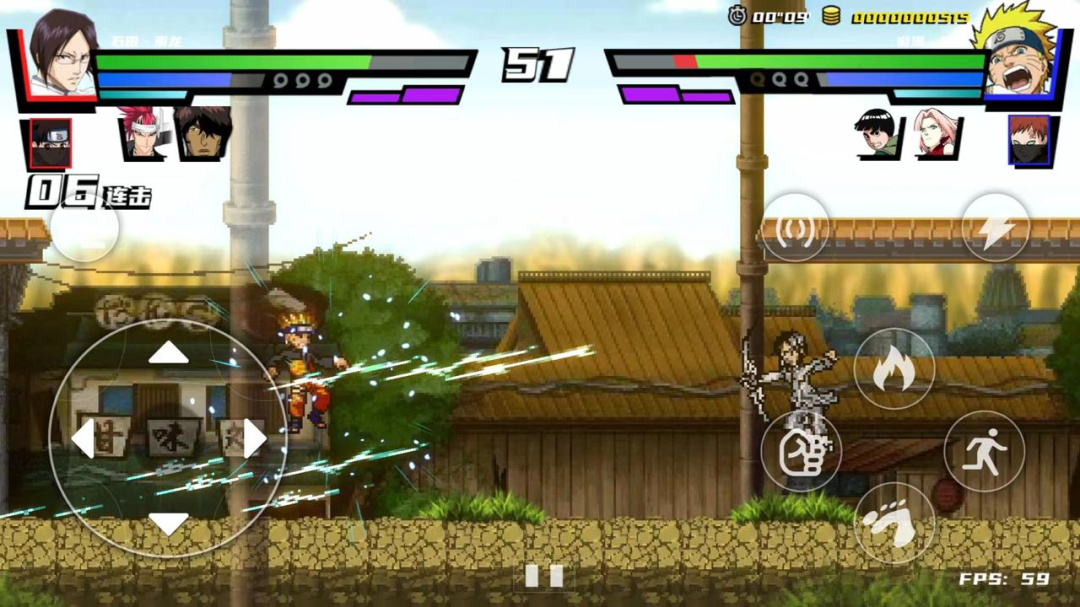This screenshot has height=607, width=1080.
Task: Hit the fist attack button
Action: coord(801,452)
